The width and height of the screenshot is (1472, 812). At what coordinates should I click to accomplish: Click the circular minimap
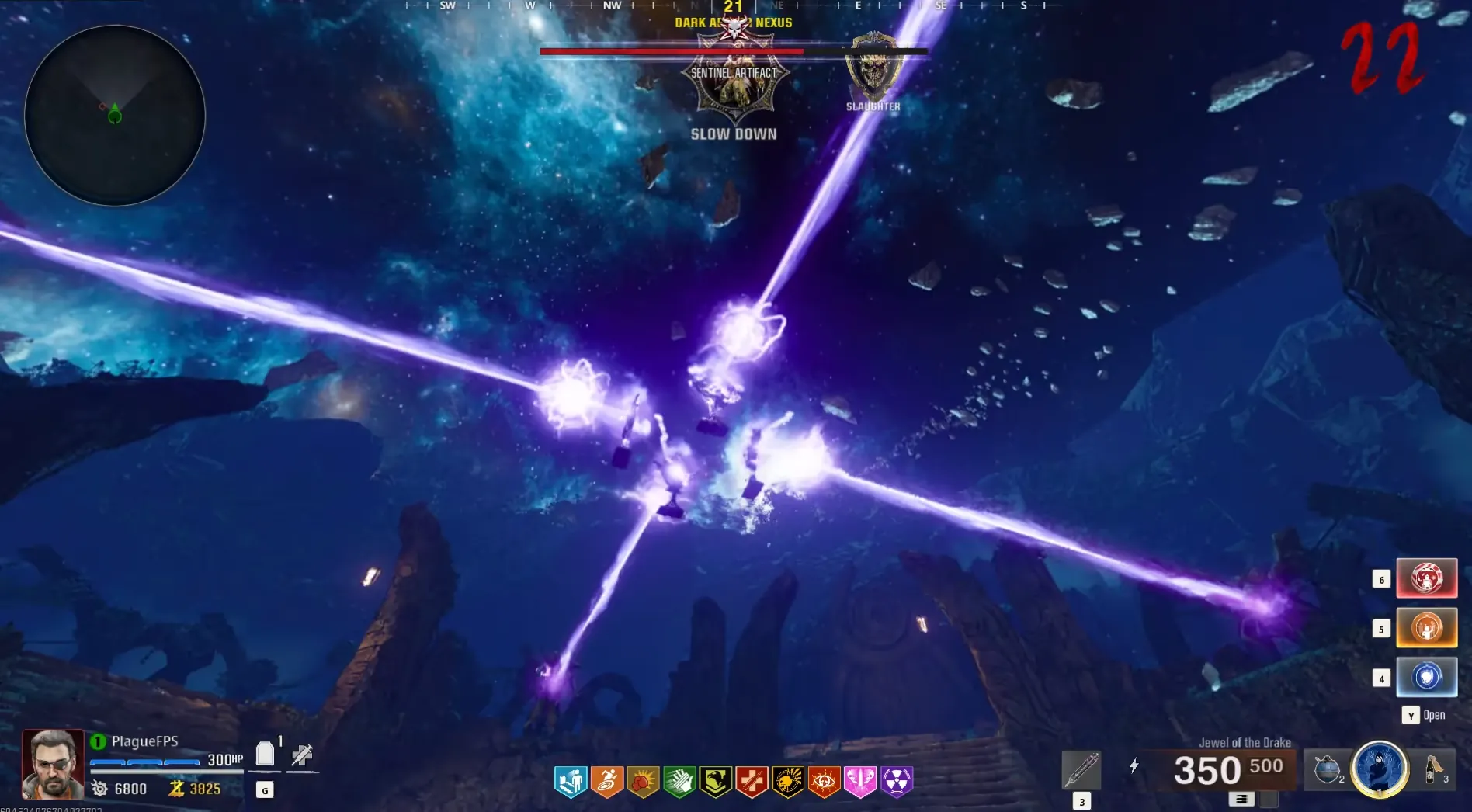click(x=115, y=116)
